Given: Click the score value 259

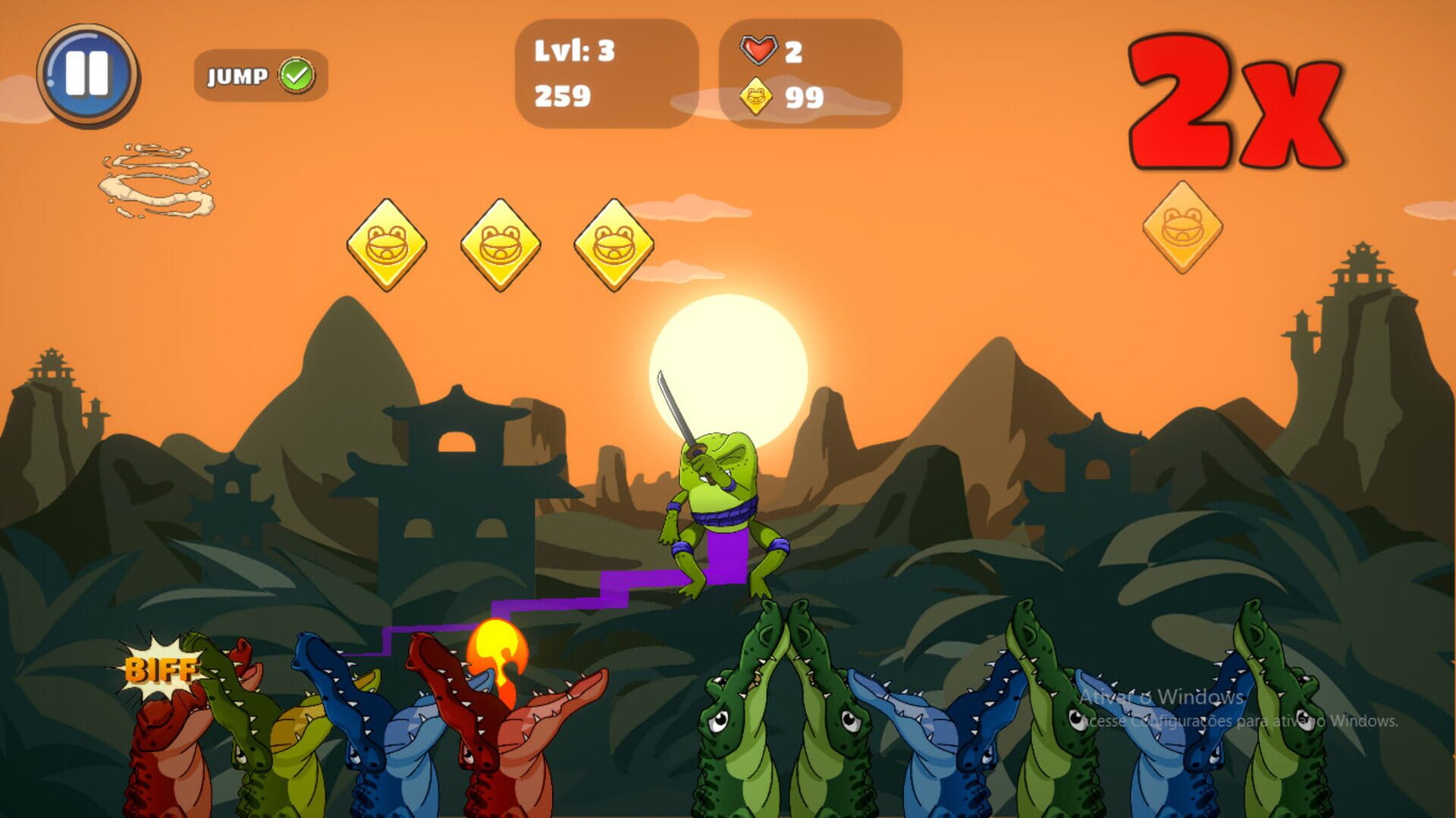Looking at the screenshot, I should coord(563,96).
